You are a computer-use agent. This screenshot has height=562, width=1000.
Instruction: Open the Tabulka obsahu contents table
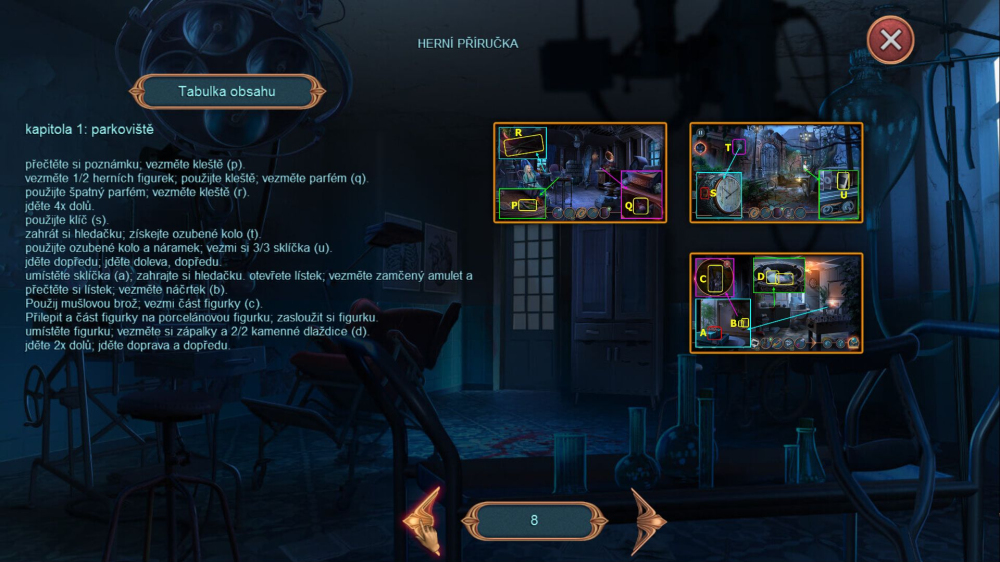coord(227,92)
